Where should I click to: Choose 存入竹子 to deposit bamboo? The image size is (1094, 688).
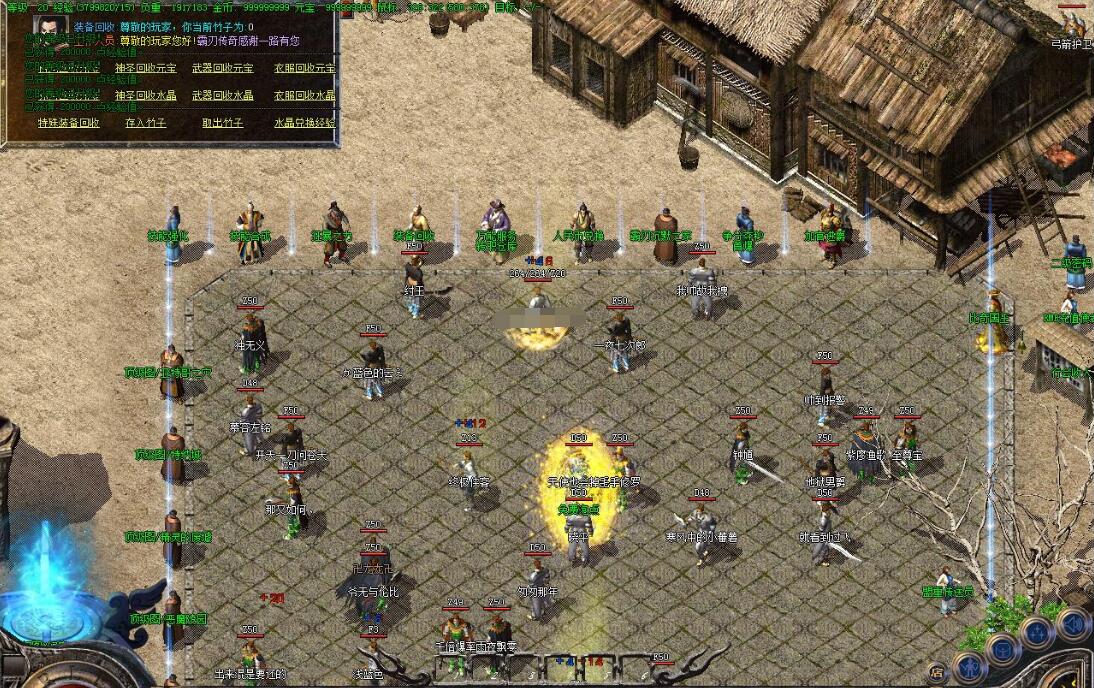(x=145, y=123)
